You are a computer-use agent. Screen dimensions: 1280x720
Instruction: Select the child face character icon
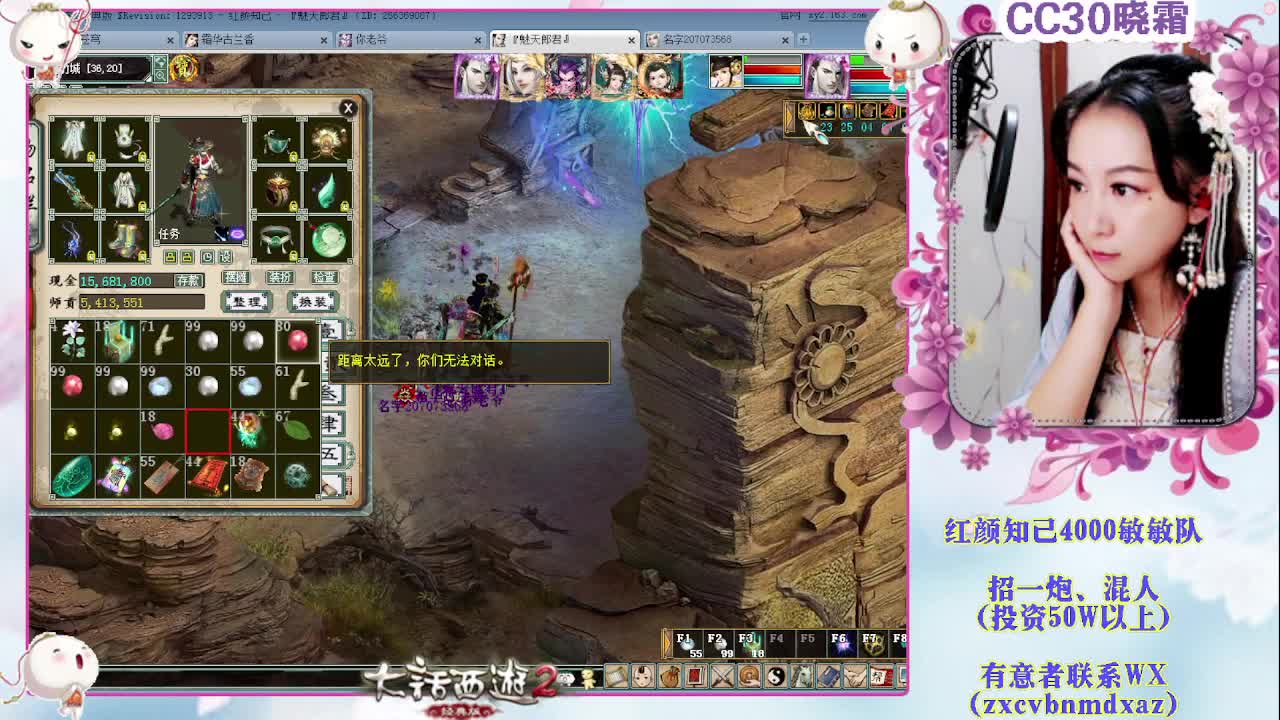click(x=641, y=677)
